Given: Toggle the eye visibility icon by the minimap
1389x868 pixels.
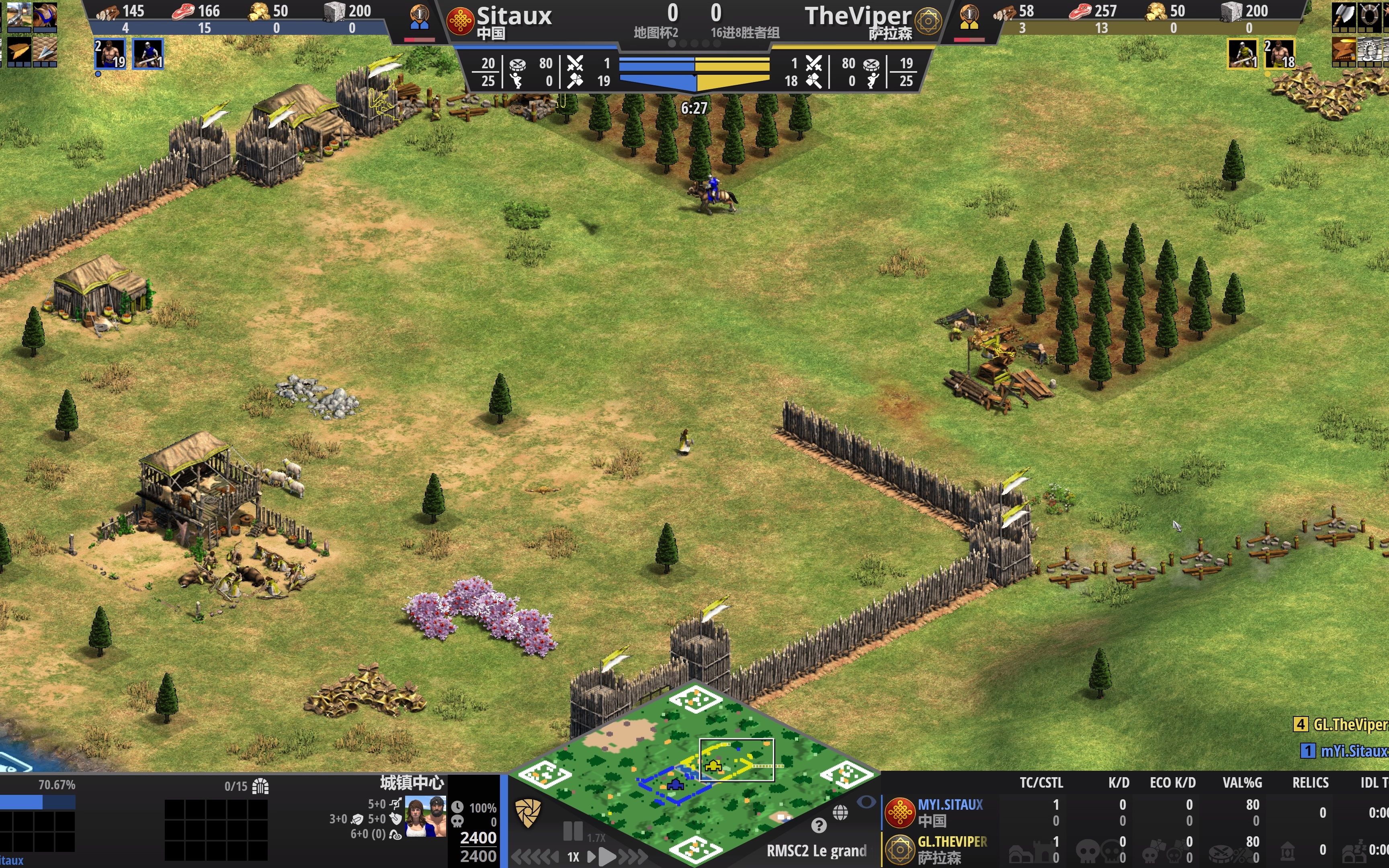Looking at the screenshot, I should (x=866, y=801).
